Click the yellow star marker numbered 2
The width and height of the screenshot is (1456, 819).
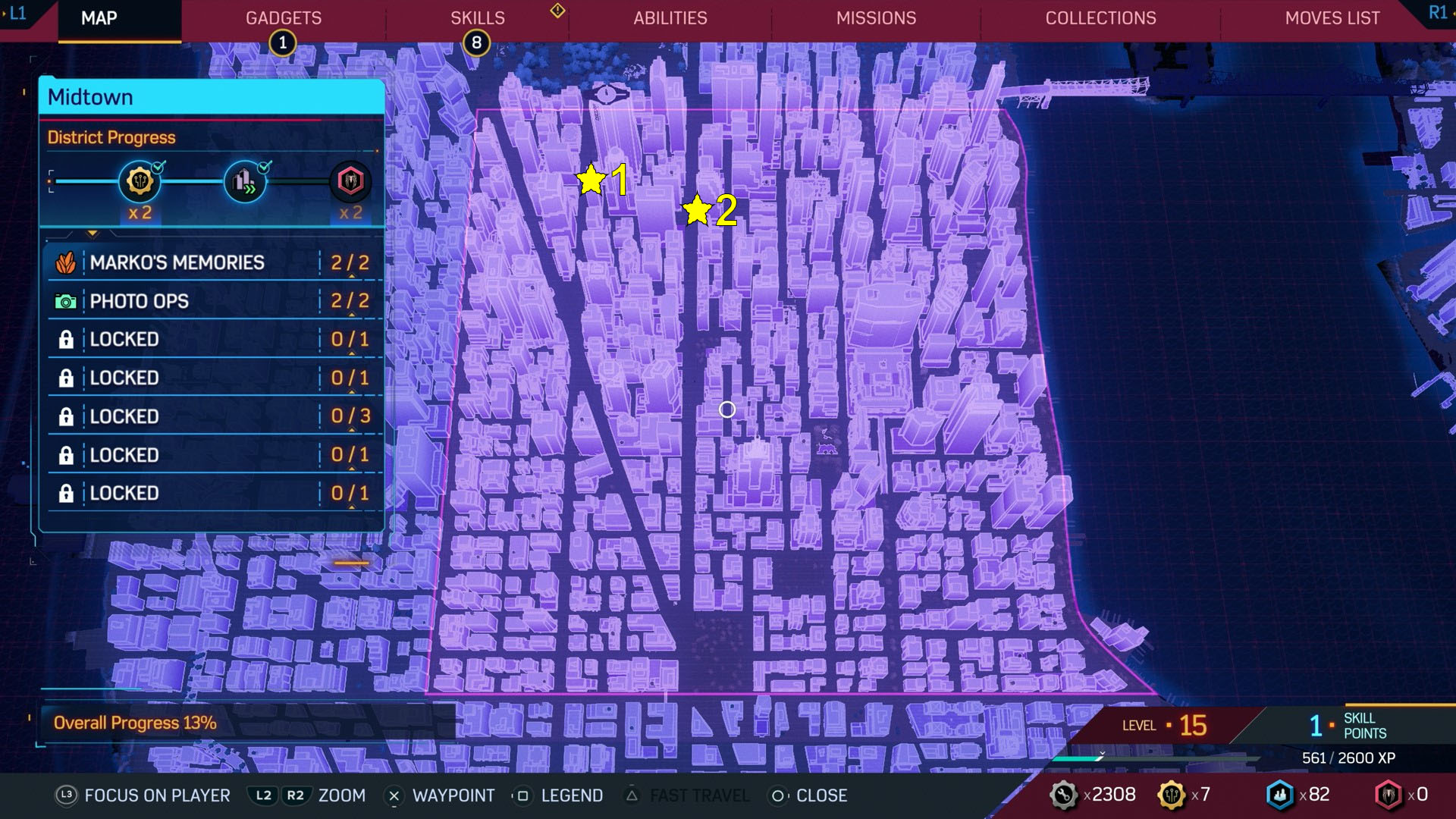[x=697, y=210]
